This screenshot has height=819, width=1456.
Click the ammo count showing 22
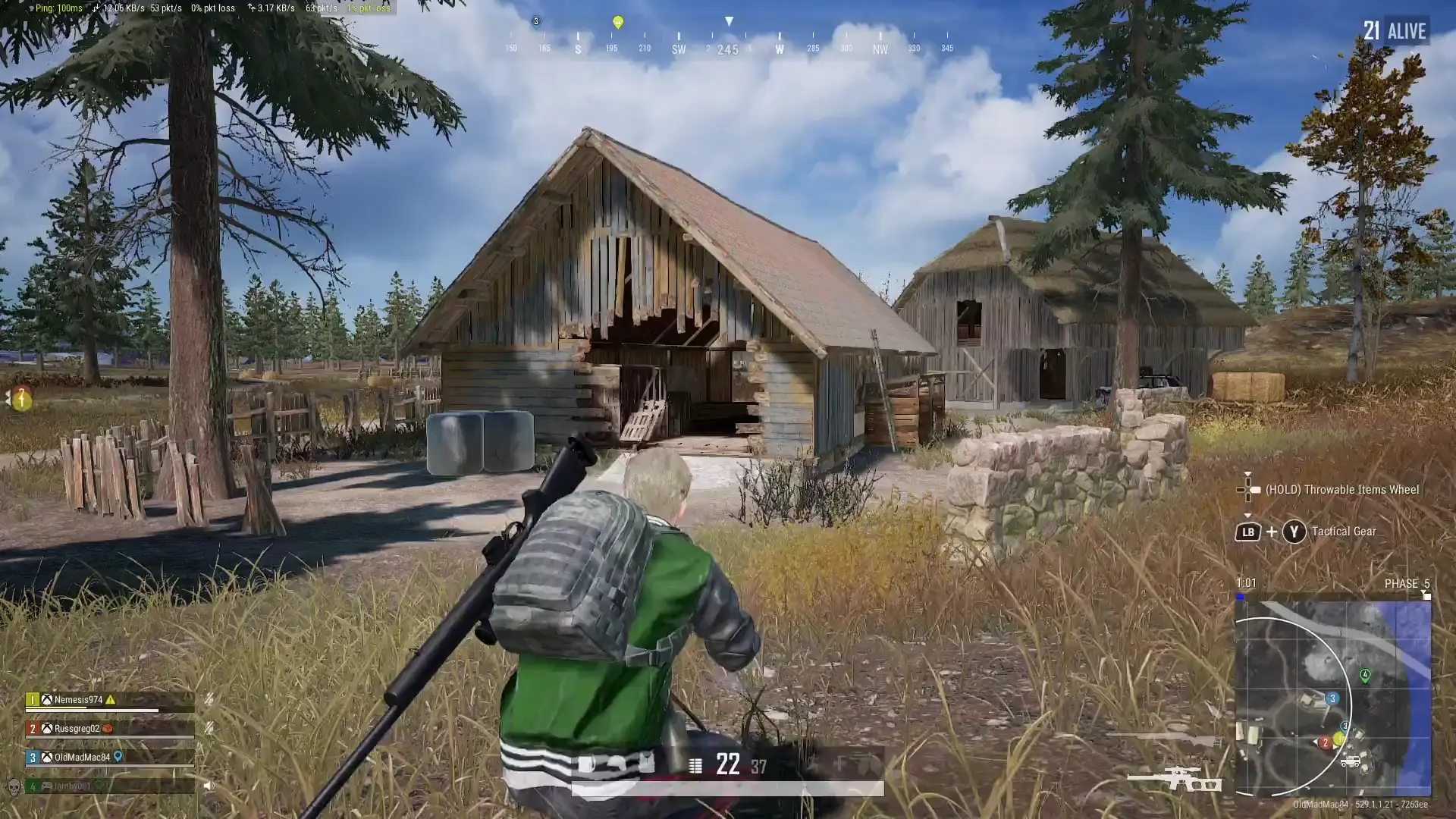(727, 764)
